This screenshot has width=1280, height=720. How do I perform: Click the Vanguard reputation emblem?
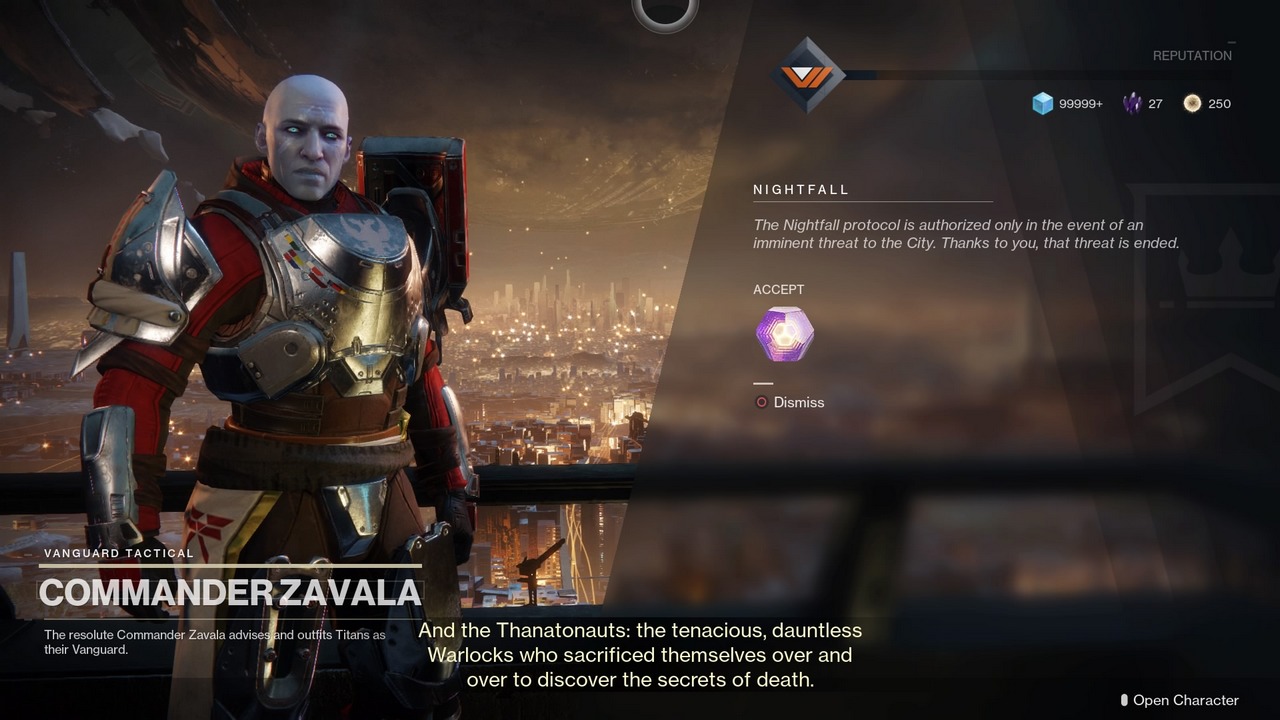coord(807,75)
